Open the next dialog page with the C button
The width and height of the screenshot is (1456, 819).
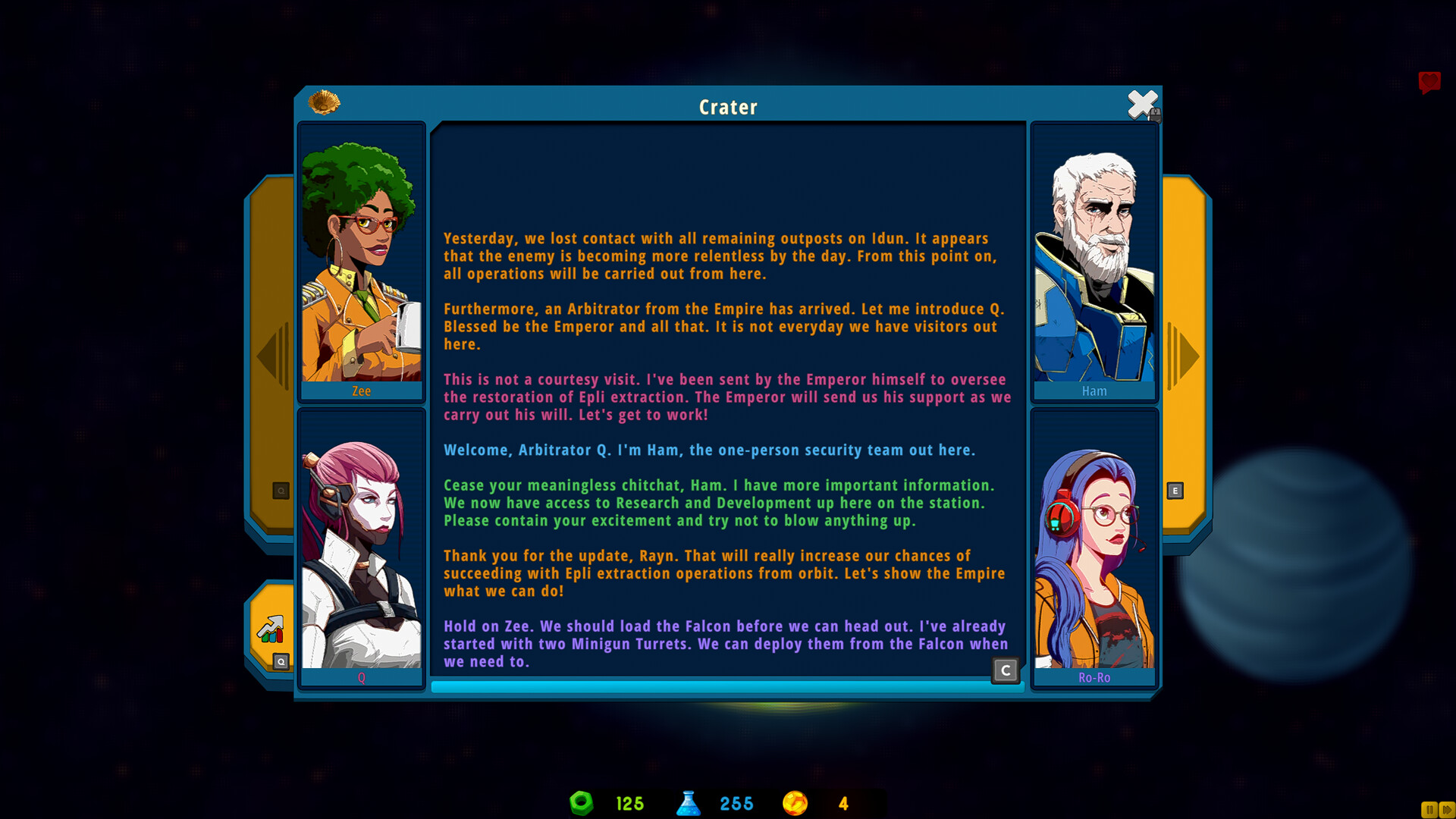click(x=1005, y=670)
